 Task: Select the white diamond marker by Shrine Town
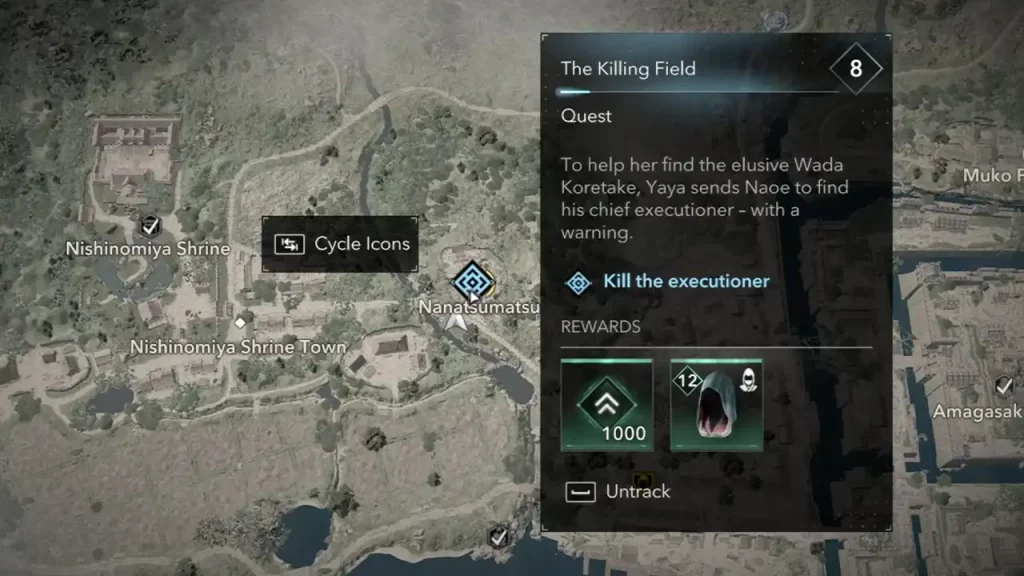(x=240, y=321)
